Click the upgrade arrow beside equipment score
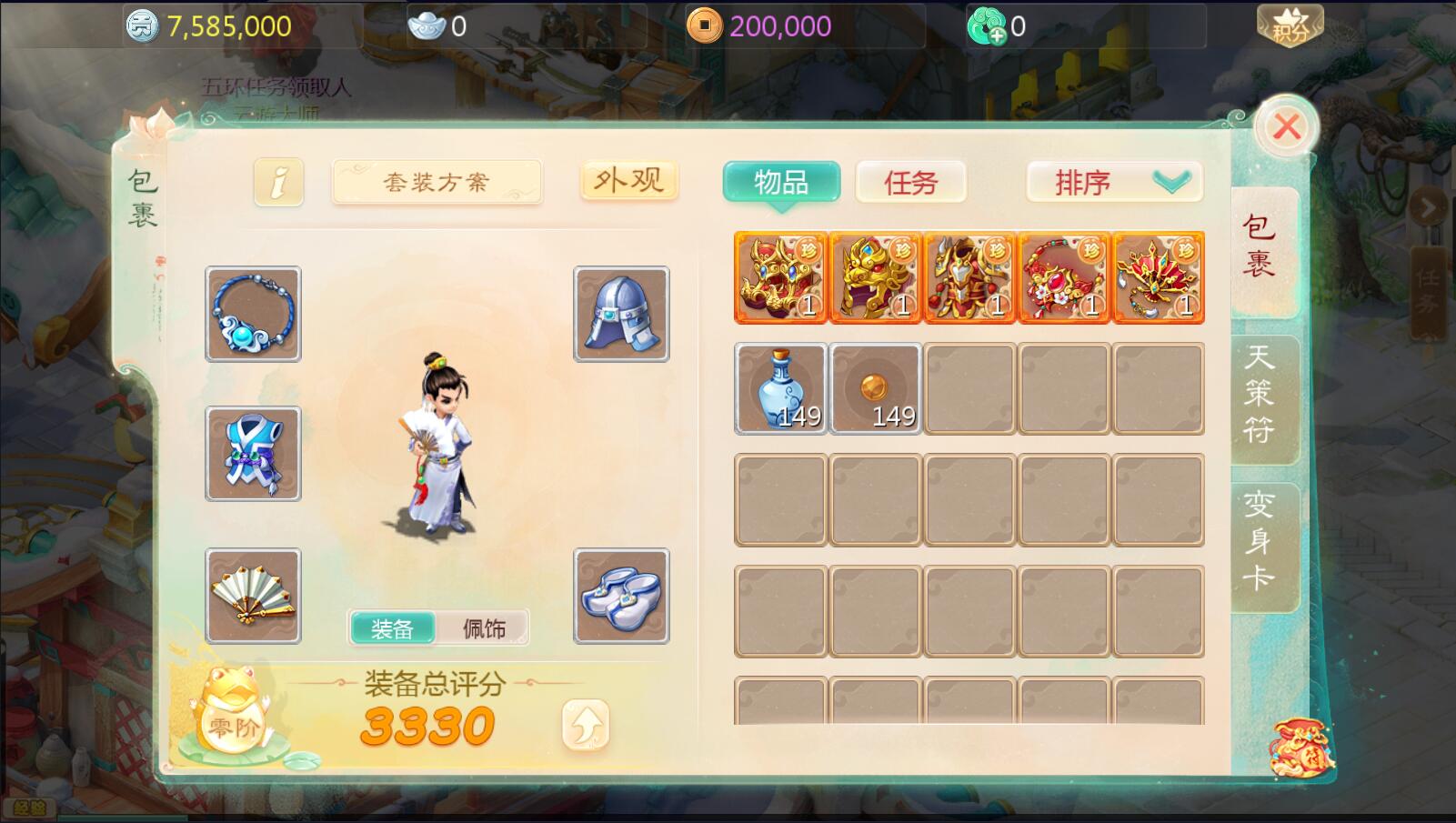 pos(585,725)
